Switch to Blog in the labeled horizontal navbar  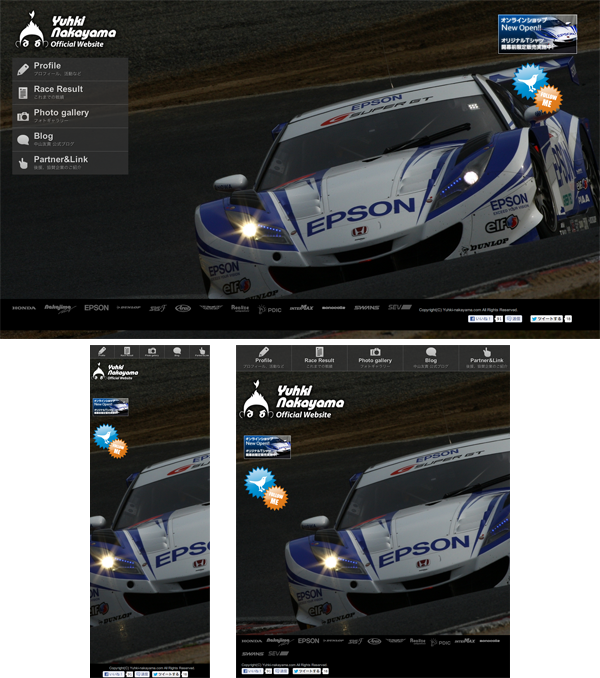click(431, 357)
